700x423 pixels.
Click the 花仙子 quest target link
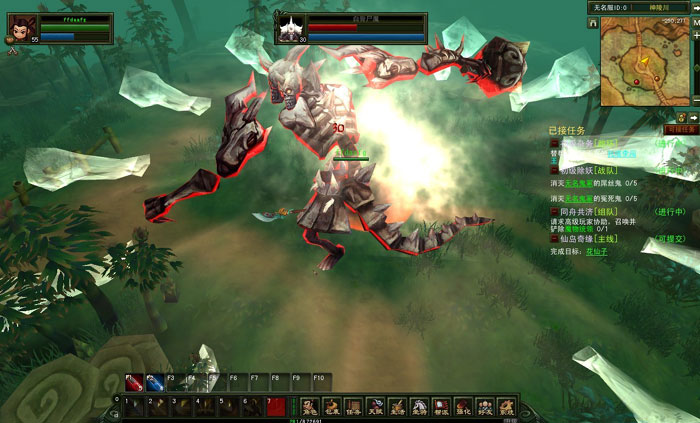pyautogui.click(x=598, y=250)
